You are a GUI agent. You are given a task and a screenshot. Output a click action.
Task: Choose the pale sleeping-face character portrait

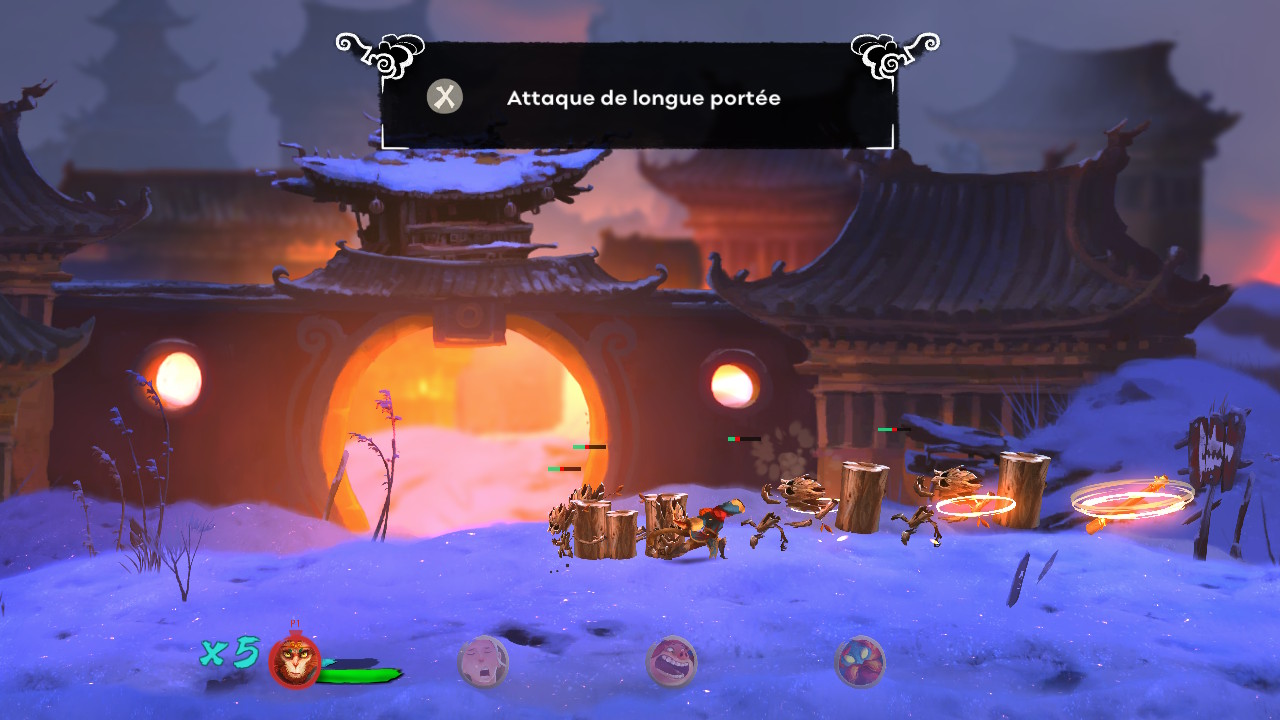(x=483, y=661)
